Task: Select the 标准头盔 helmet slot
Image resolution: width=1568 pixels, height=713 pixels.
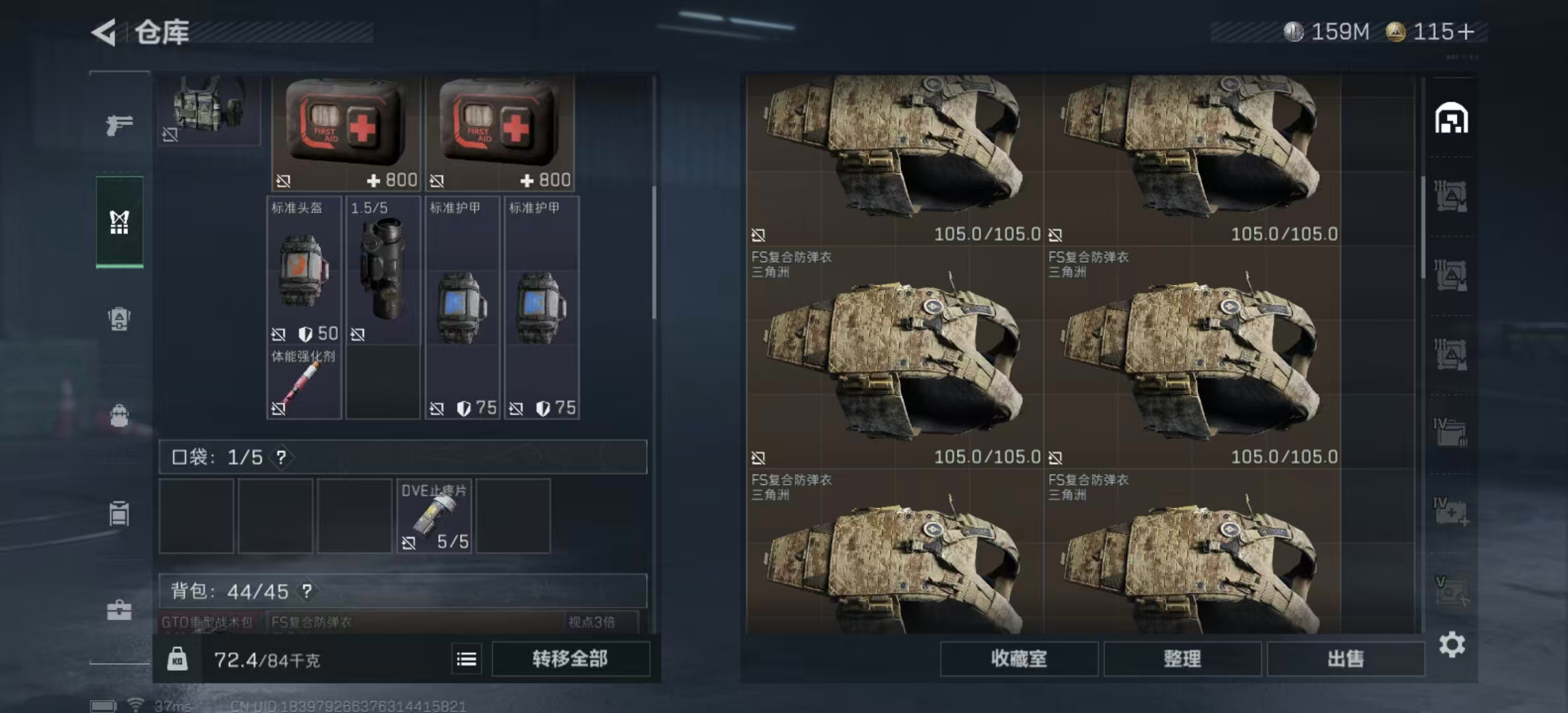Action: [x=304, y=271]
